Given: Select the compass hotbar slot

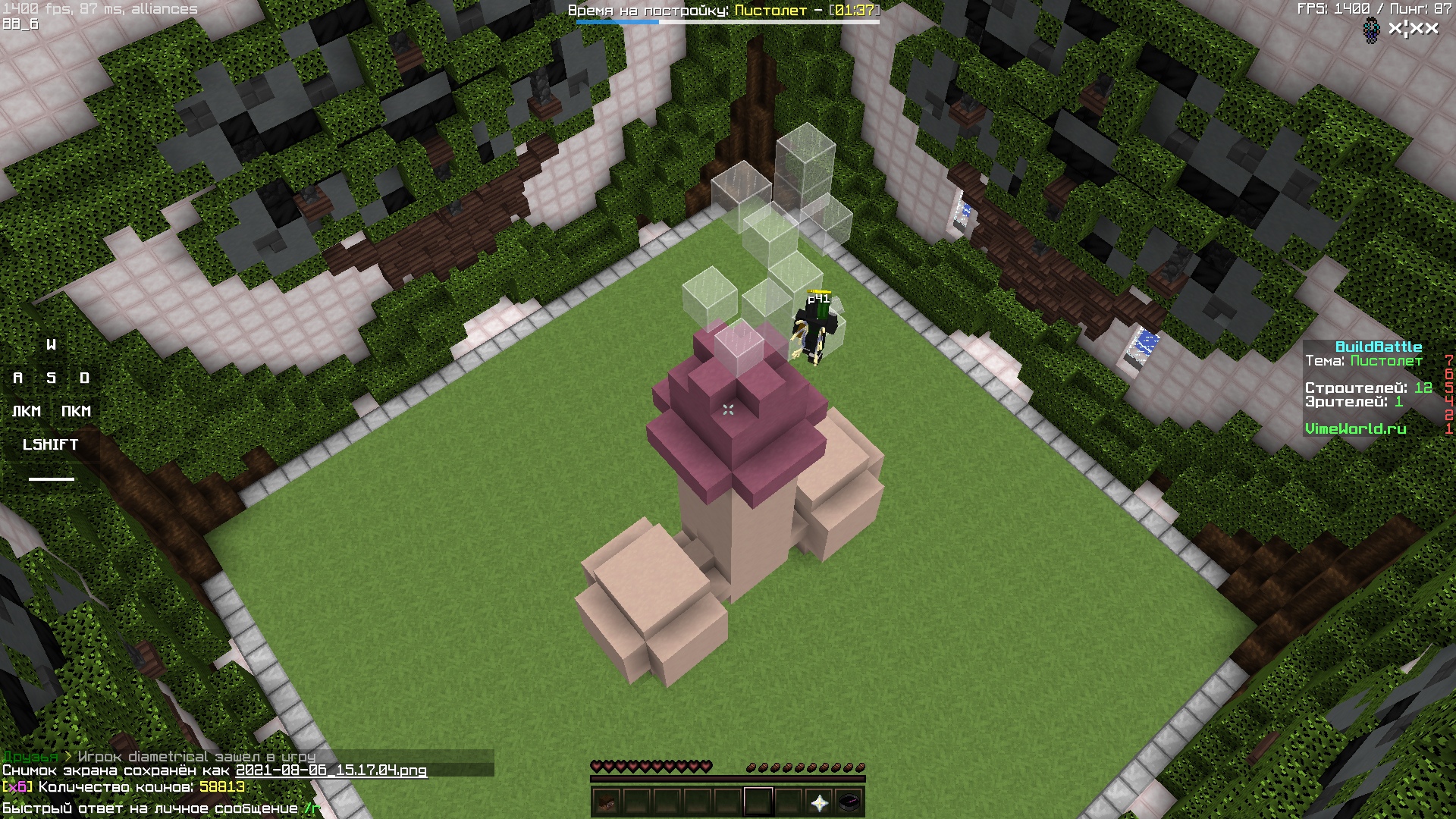Looking at the screenshot, I should [x=849, y=802].
